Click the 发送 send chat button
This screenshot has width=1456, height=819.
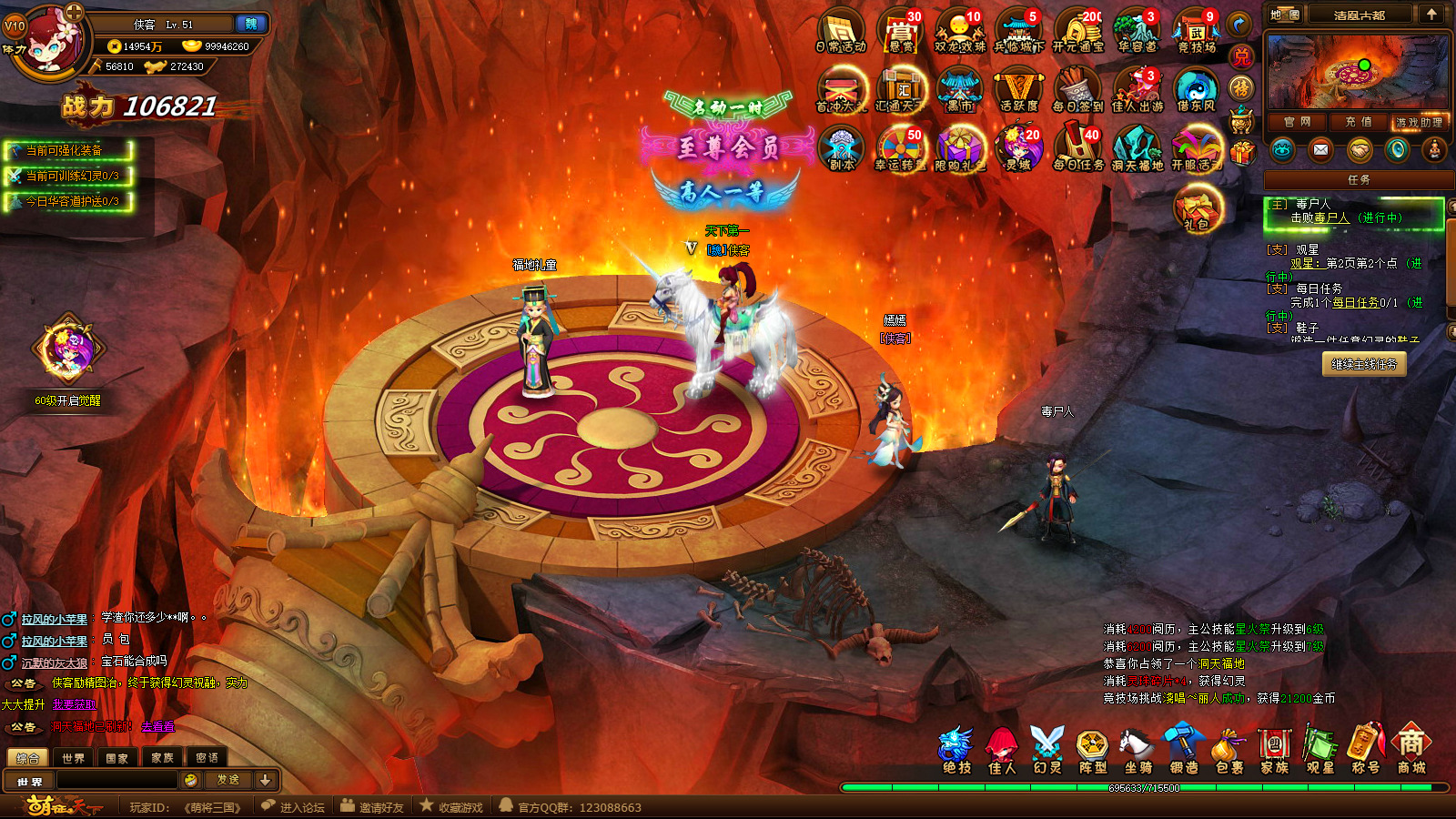tap(227, 780)
